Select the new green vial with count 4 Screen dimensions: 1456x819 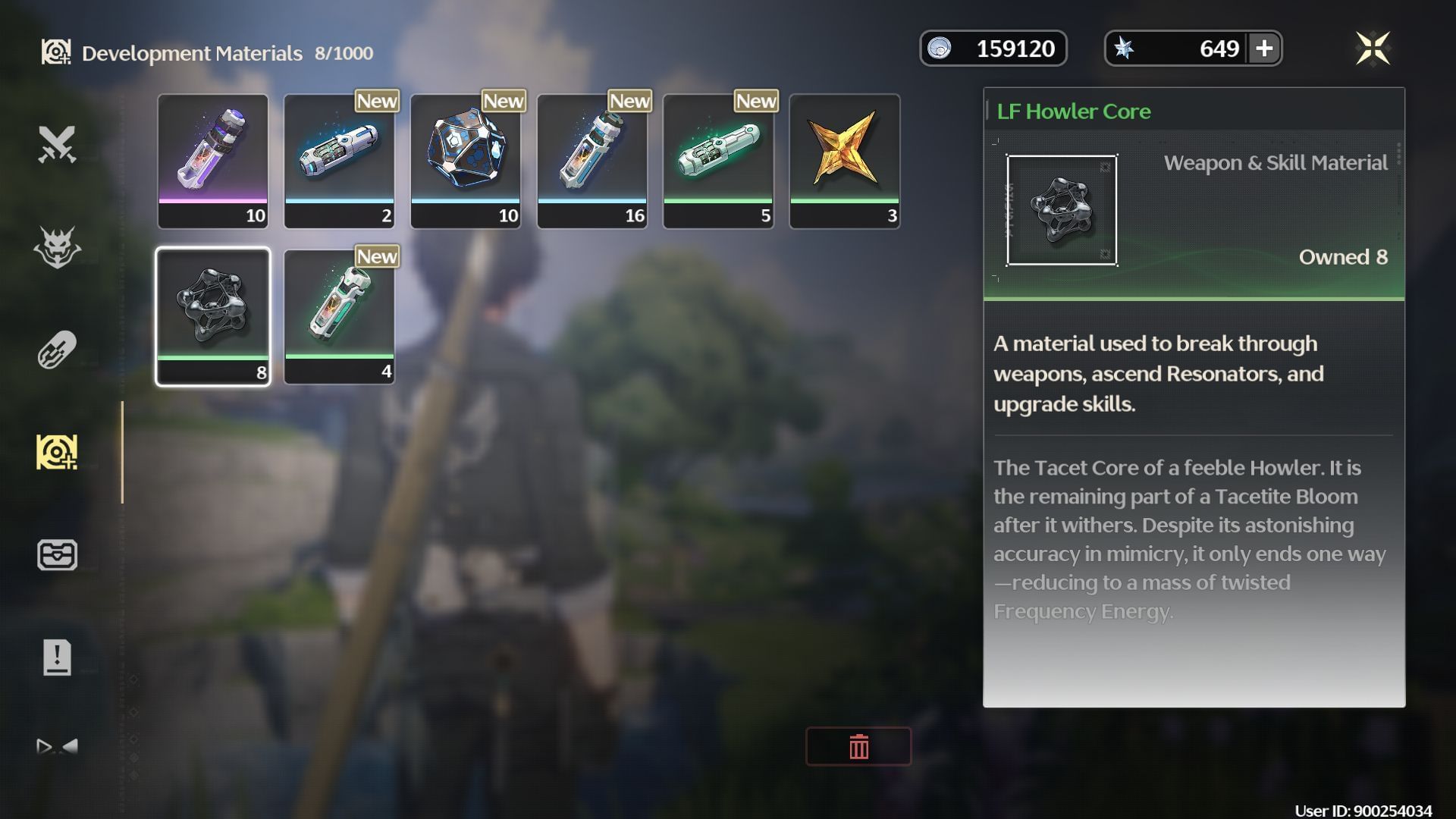(x=339, y=313)
